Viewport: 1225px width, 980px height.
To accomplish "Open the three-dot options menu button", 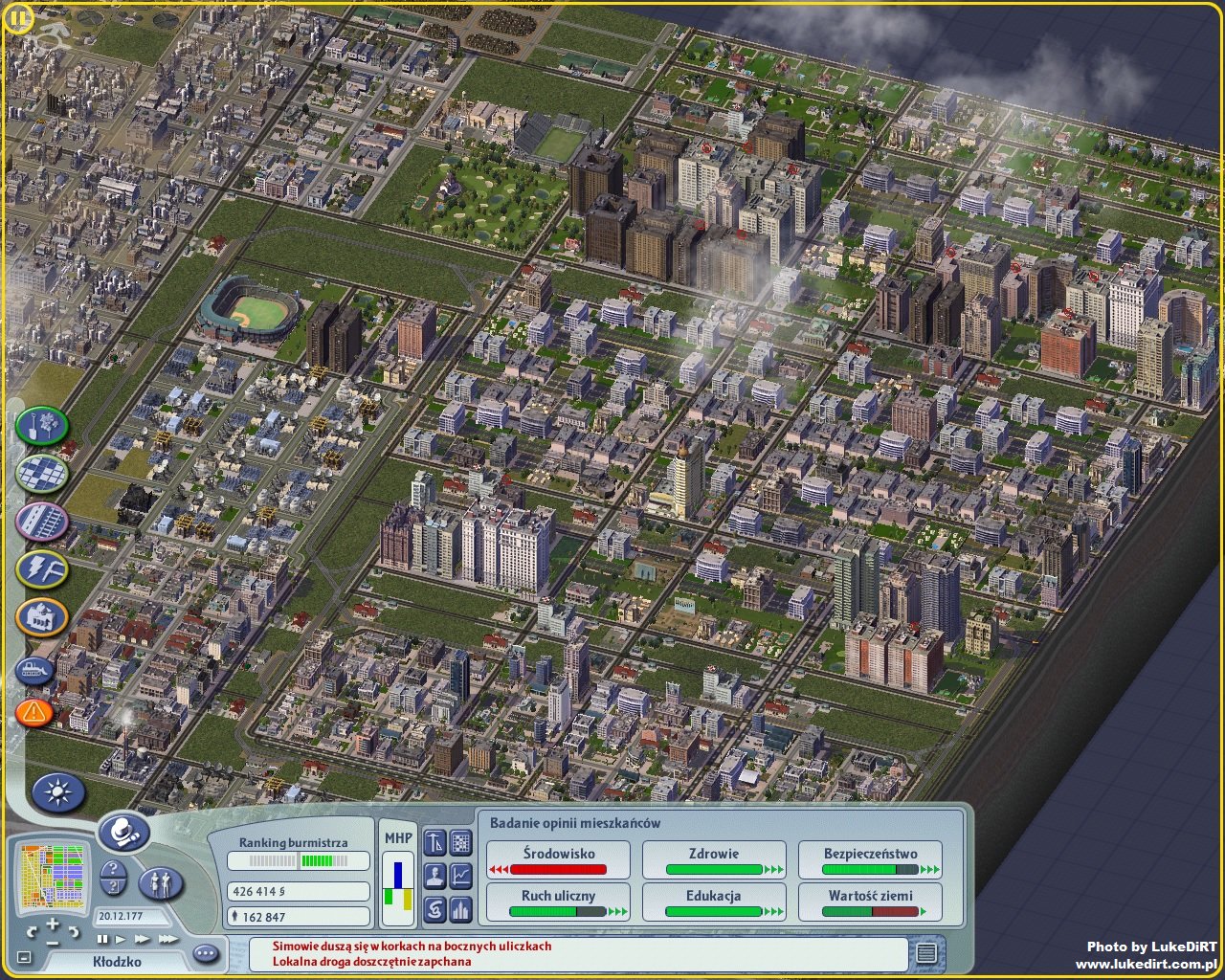I will tap(206, 953).
